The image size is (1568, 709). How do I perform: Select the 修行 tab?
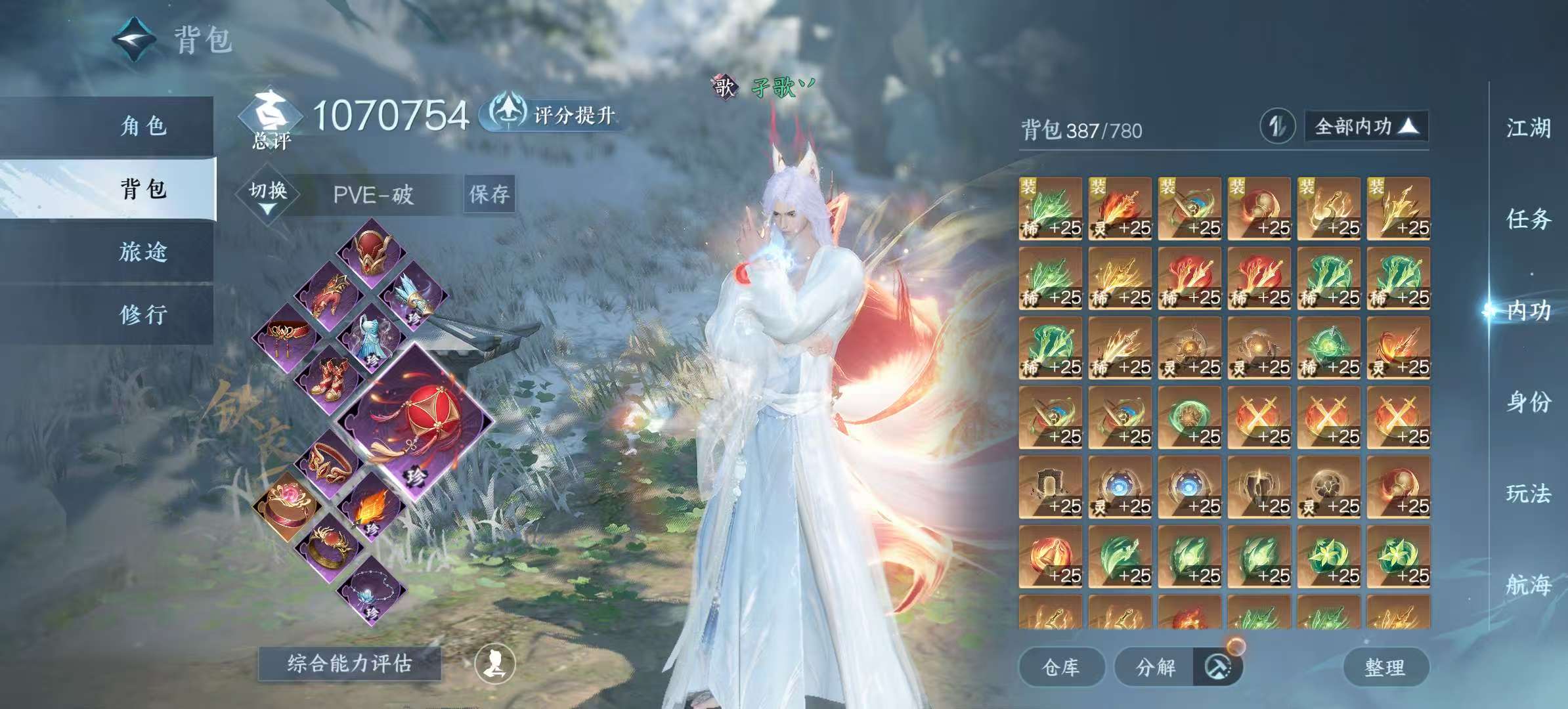pyautogui.click(x=143, y=314)
